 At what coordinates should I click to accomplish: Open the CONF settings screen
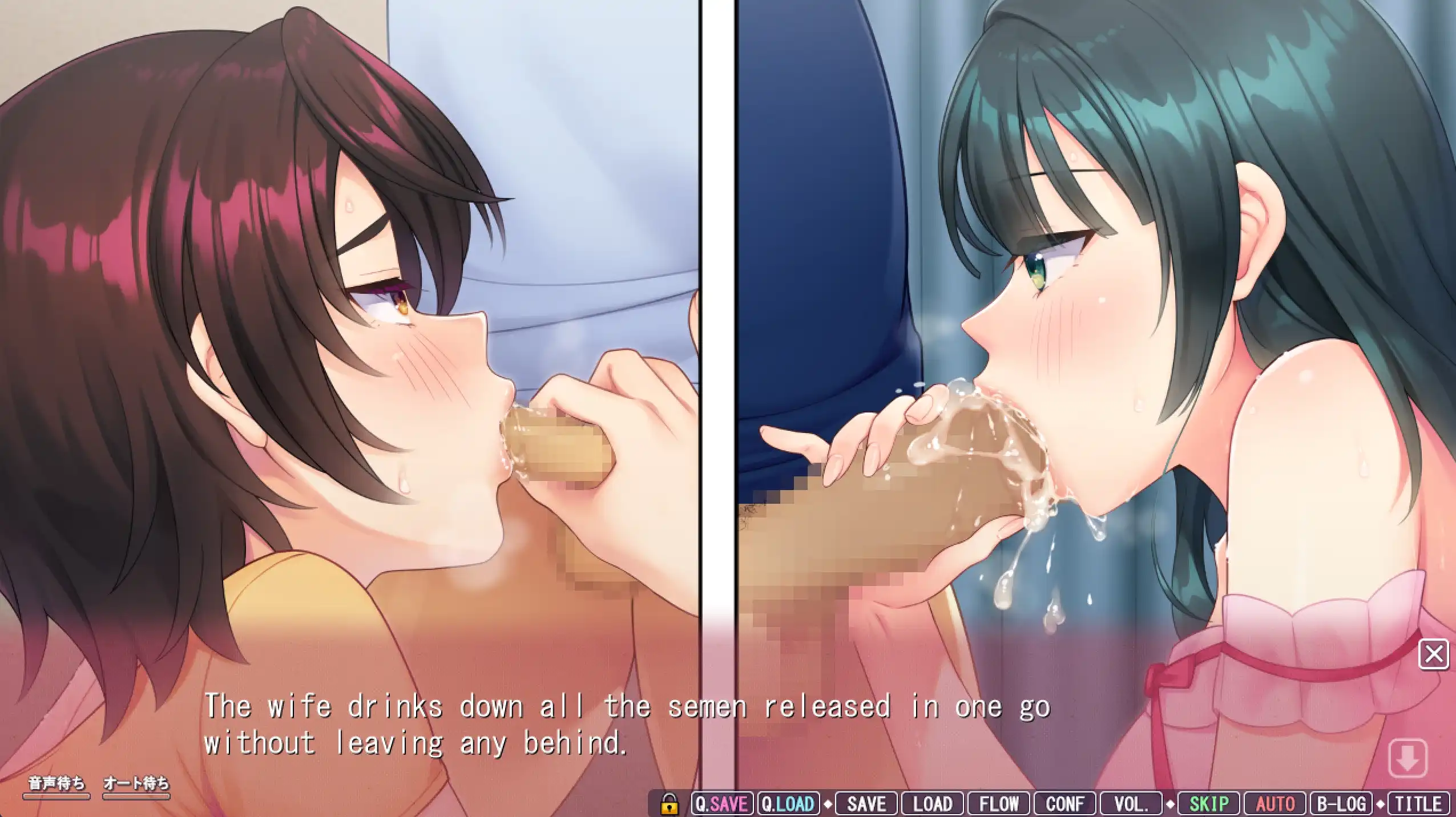1065,804
